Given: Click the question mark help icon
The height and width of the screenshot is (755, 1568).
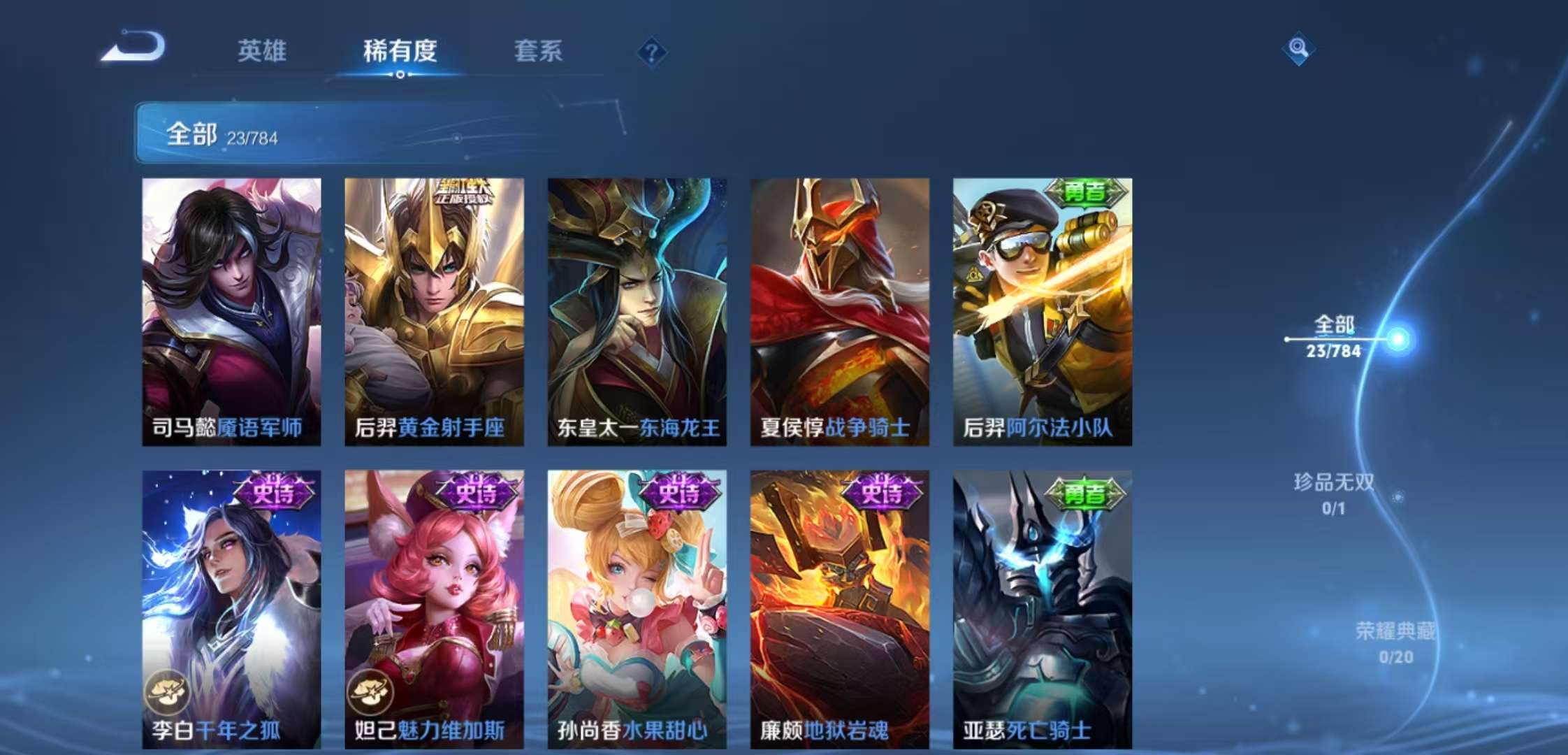Looking at the screenshot, I should (x=651, y=52).
